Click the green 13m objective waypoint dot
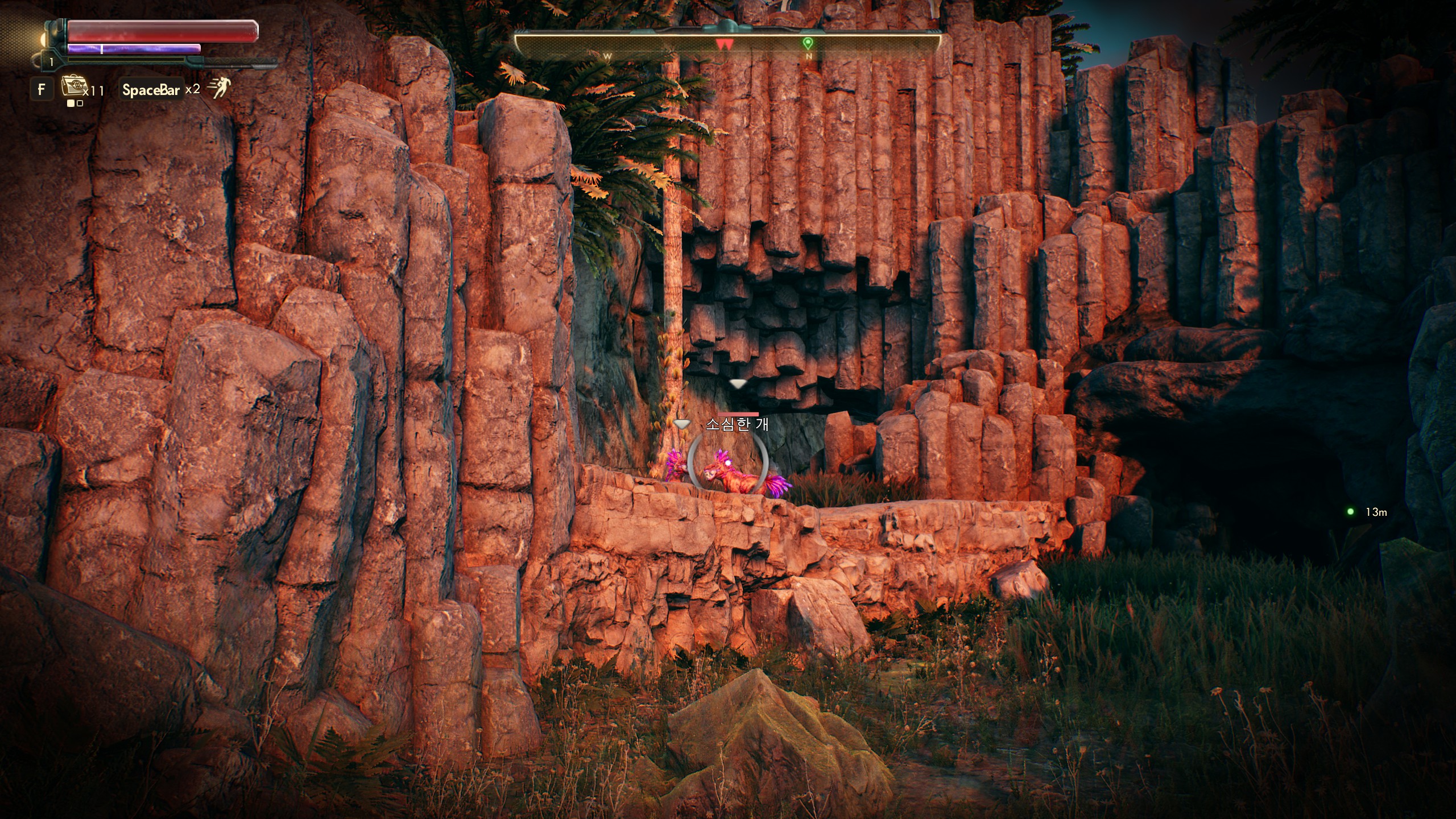This screenshot has height=819, width=1456. pos(1350,512)
